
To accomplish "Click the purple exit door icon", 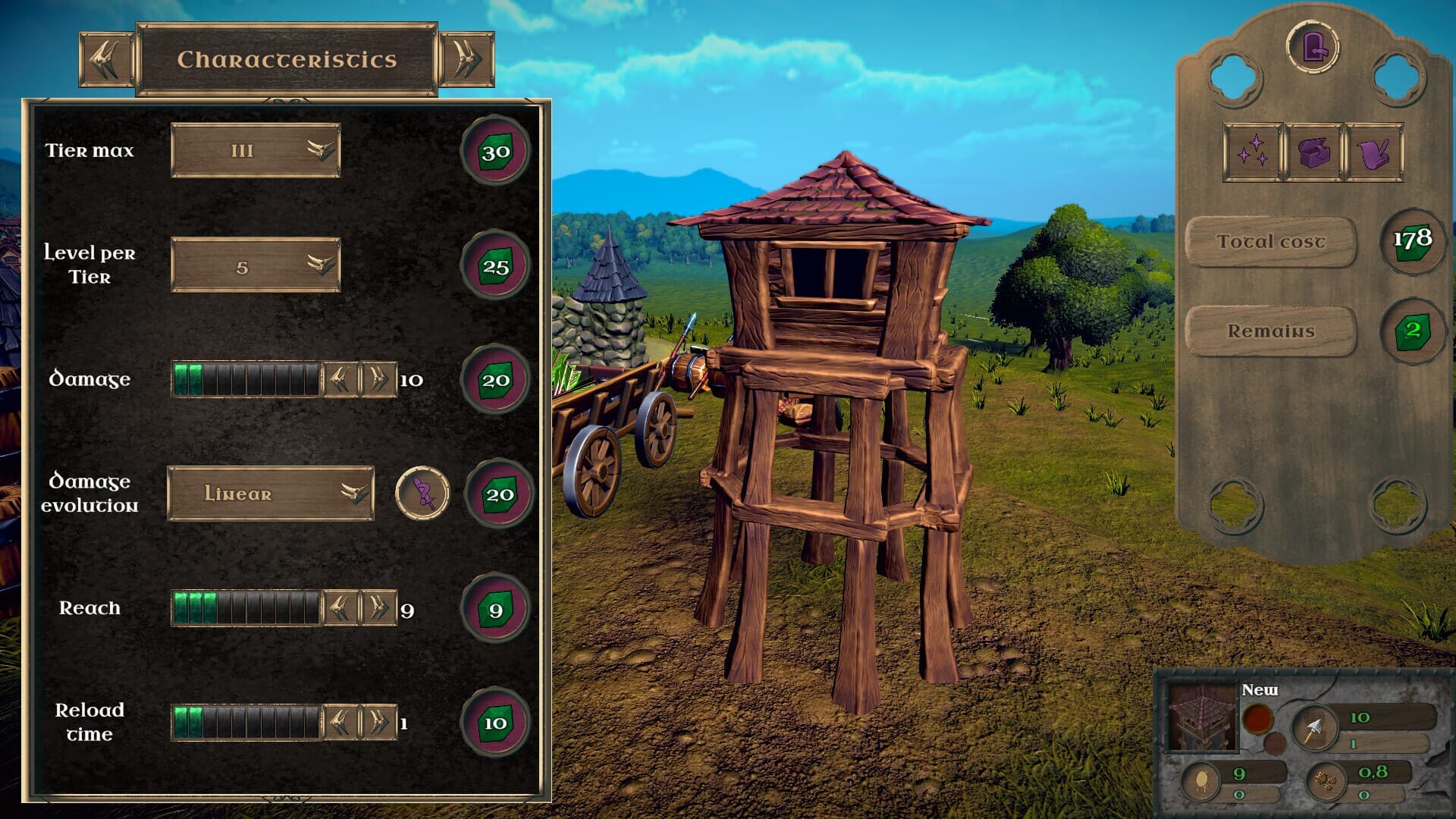I will (1313, 47).
